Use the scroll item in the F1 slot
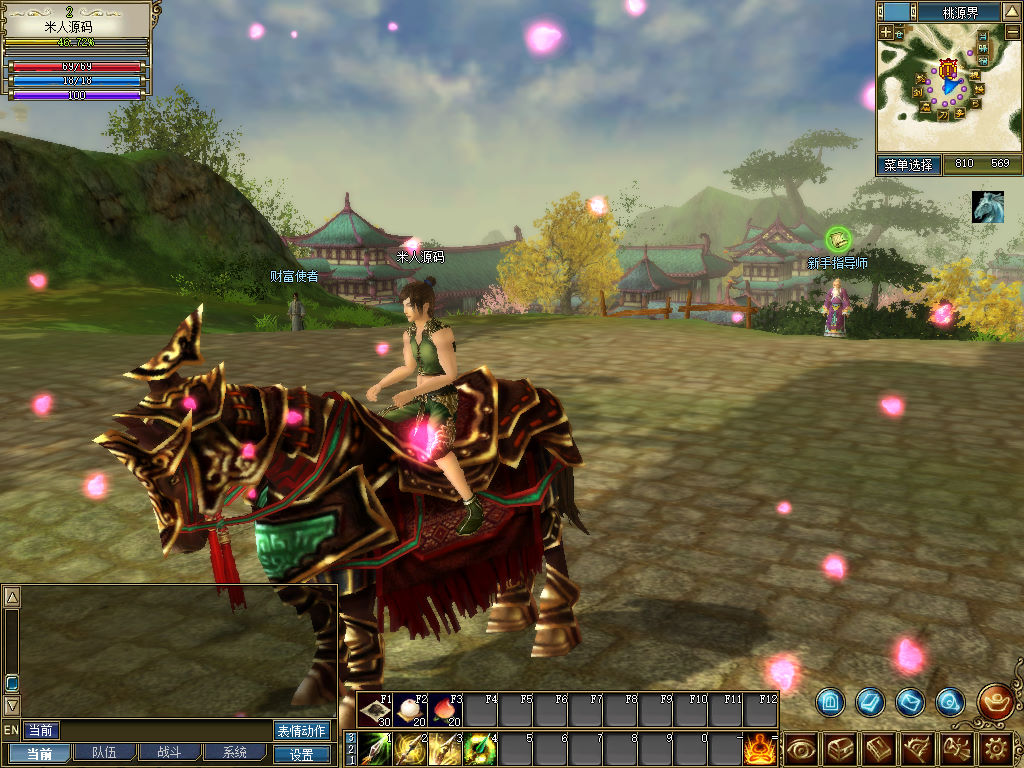 pos(376,710)
